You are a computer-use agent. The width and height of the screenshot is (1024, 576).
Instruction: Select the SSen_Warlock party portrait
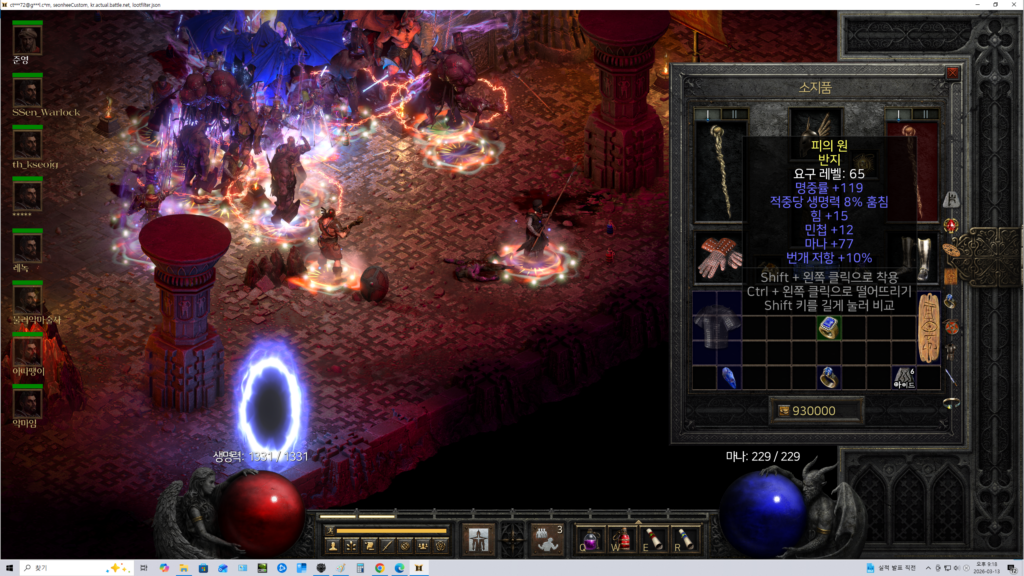(x=27, y=91)
